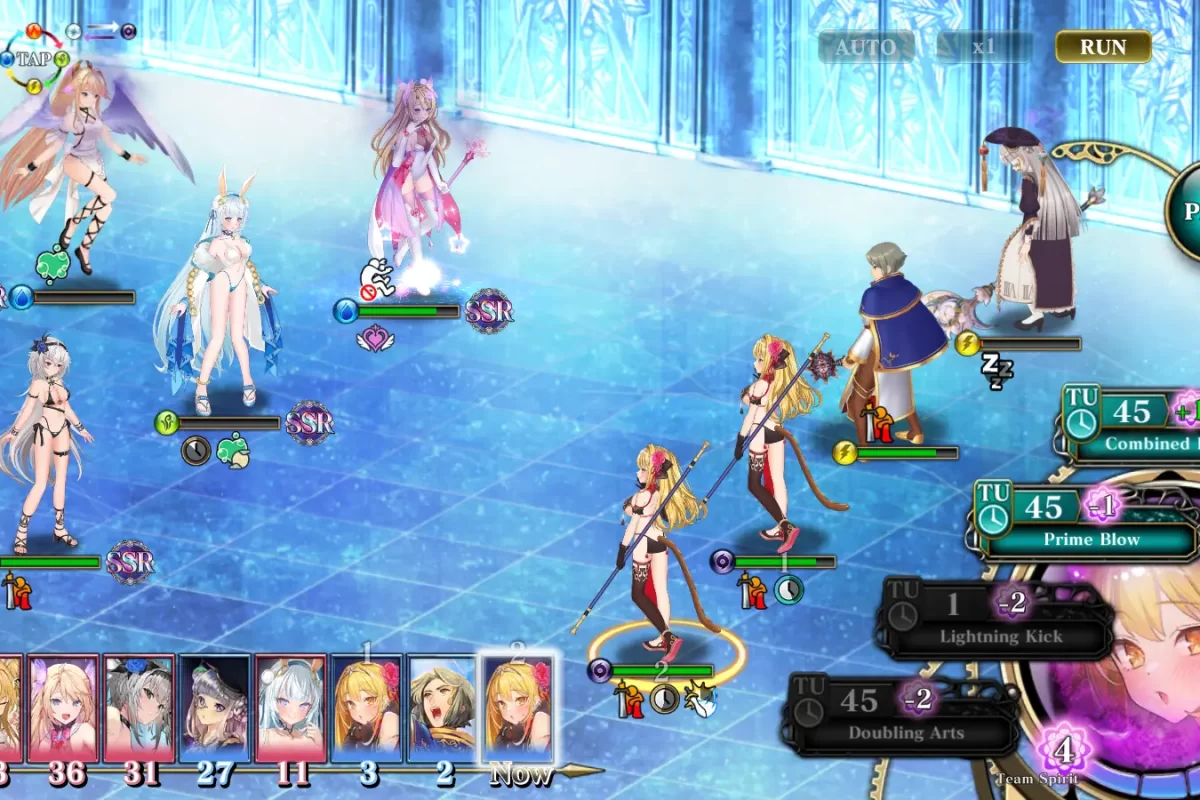
Task: Choose the Doubling Arts skill
Action: pyautogui.click(x=905, y=714)
